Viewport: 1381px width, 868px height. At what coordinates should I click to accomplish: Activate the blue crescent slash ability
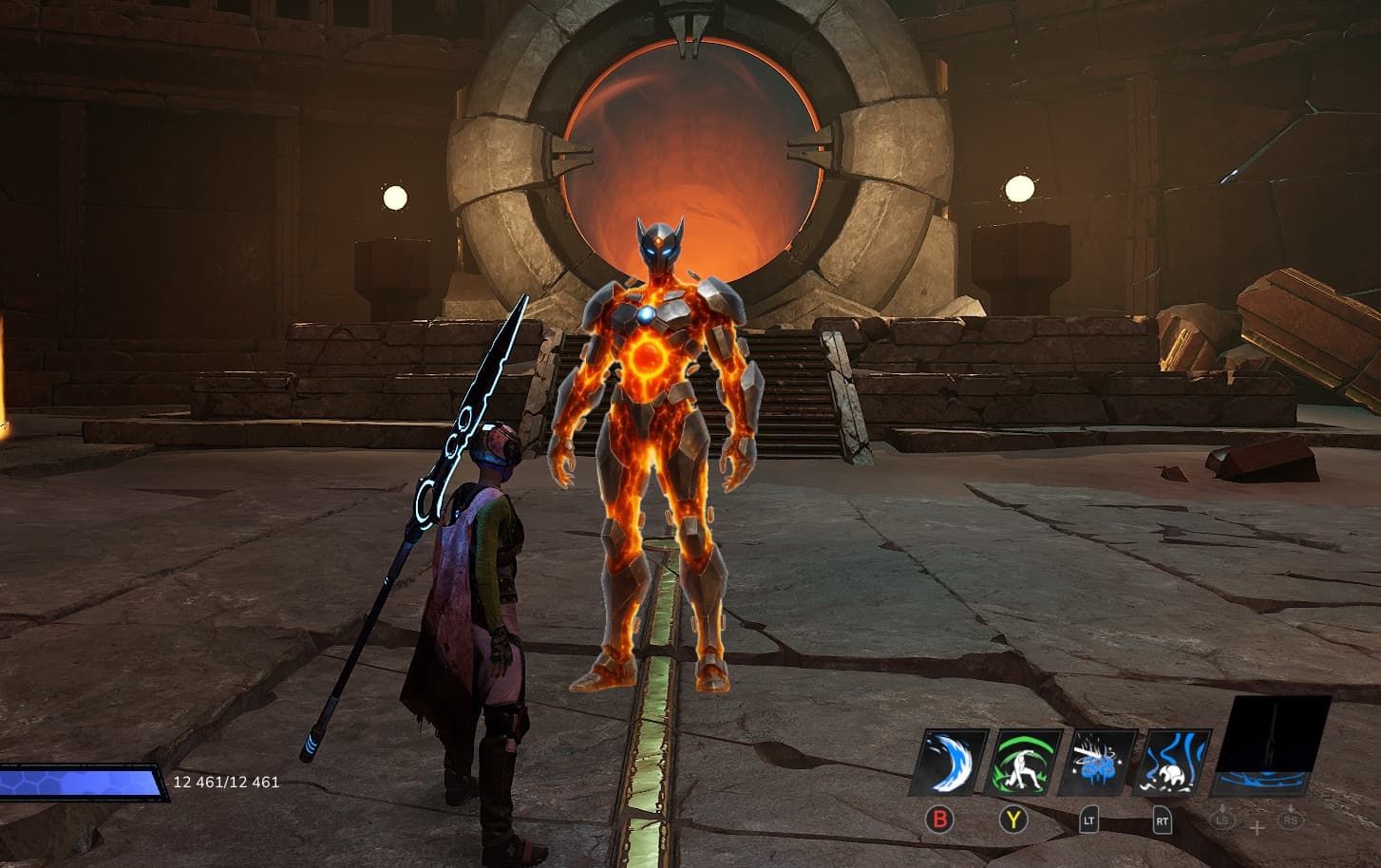pos(949,762)
